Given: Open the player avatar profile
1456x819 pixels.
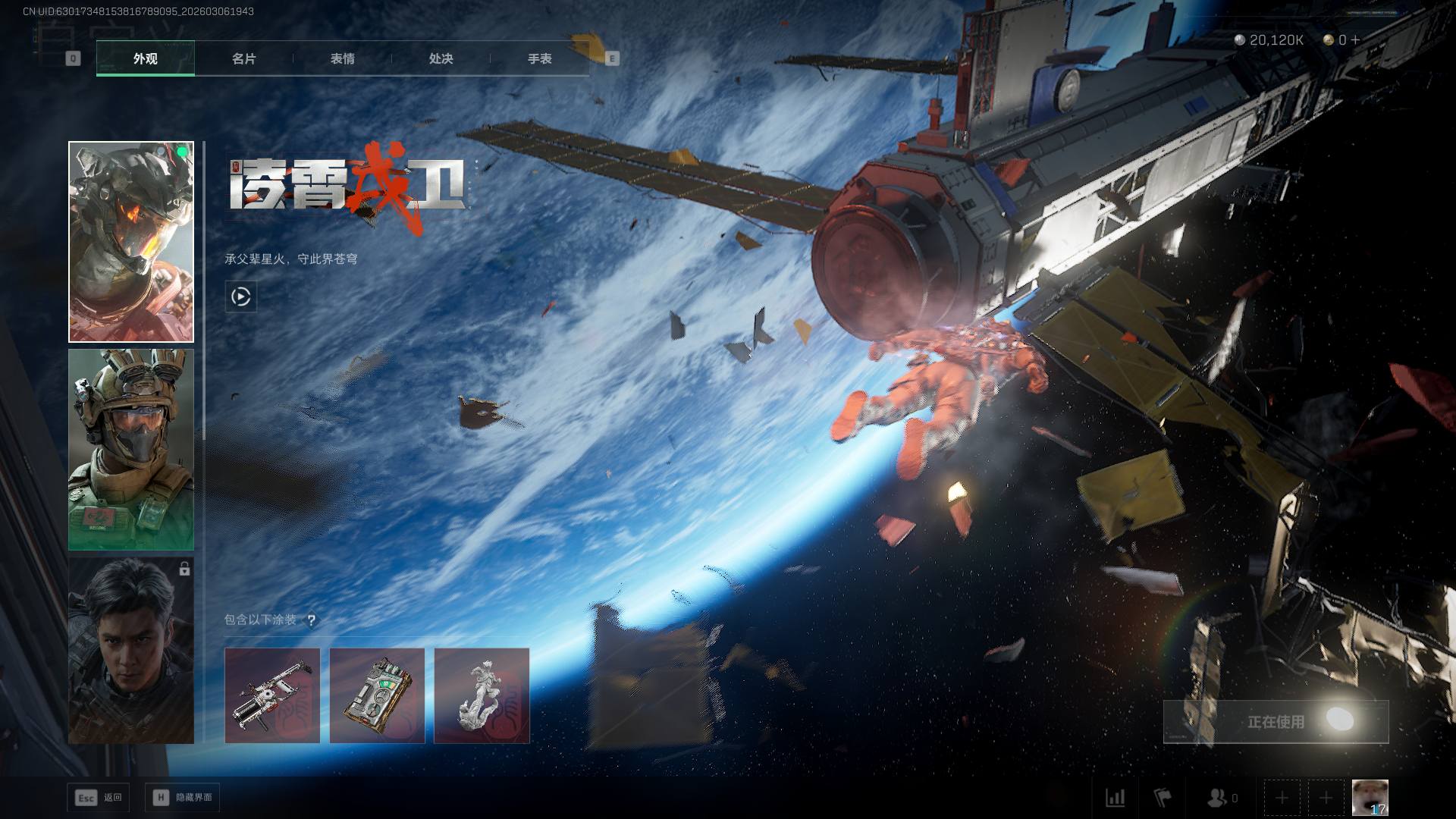Looking at the screenshot, I should (x=1370, y=798).
